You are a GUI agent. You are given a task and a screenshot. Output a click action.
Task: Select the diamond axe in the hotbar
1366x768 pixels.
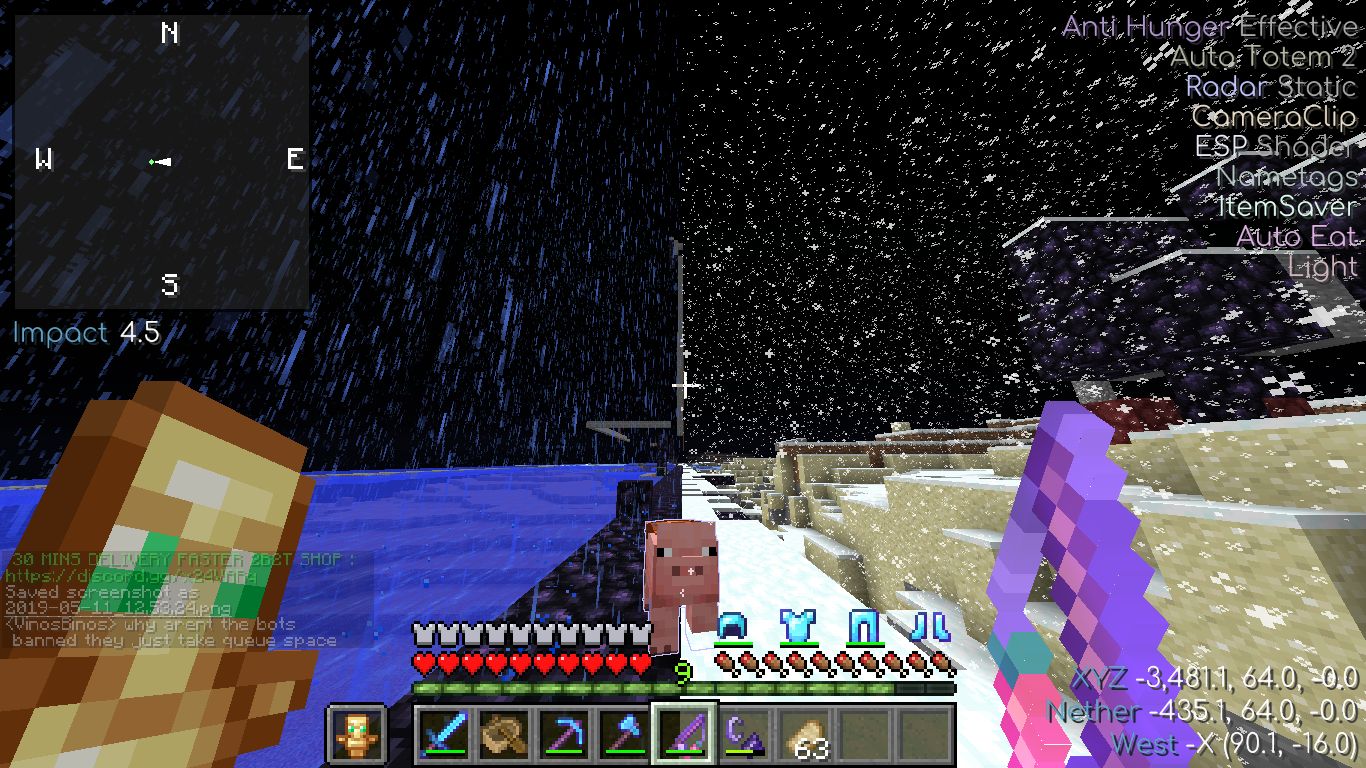click(x=625, y=735)
